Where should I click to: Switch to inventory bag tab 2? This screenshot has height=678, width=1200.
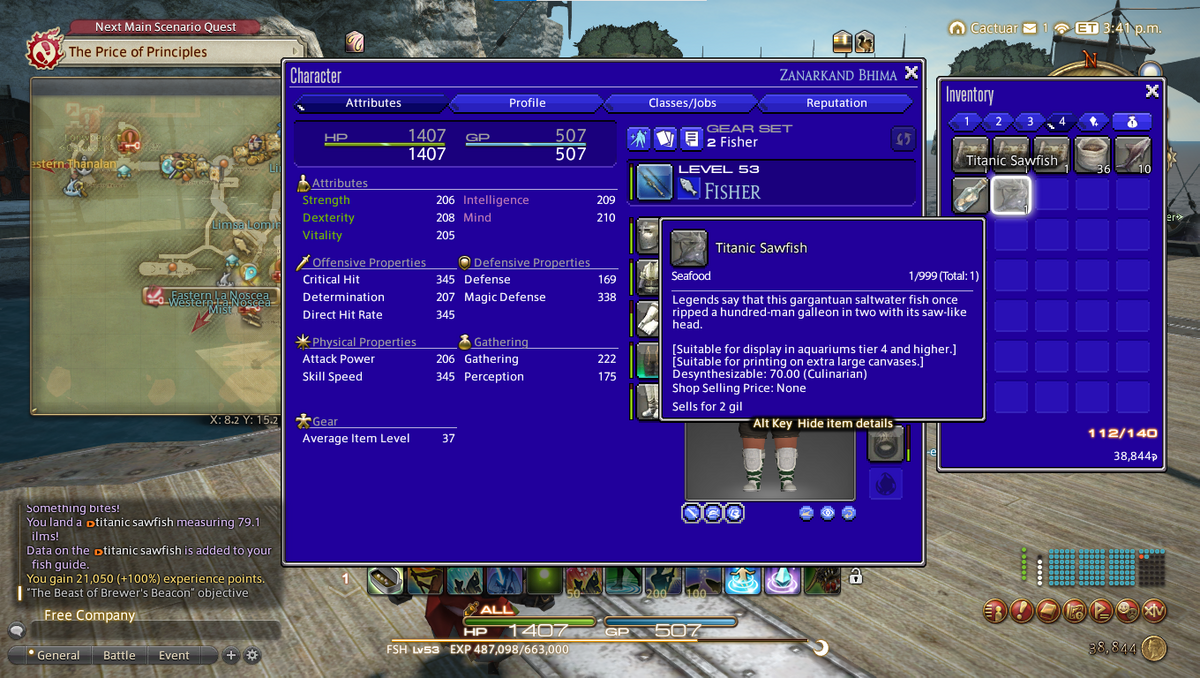pyautogui.click(x=998, y=122)
